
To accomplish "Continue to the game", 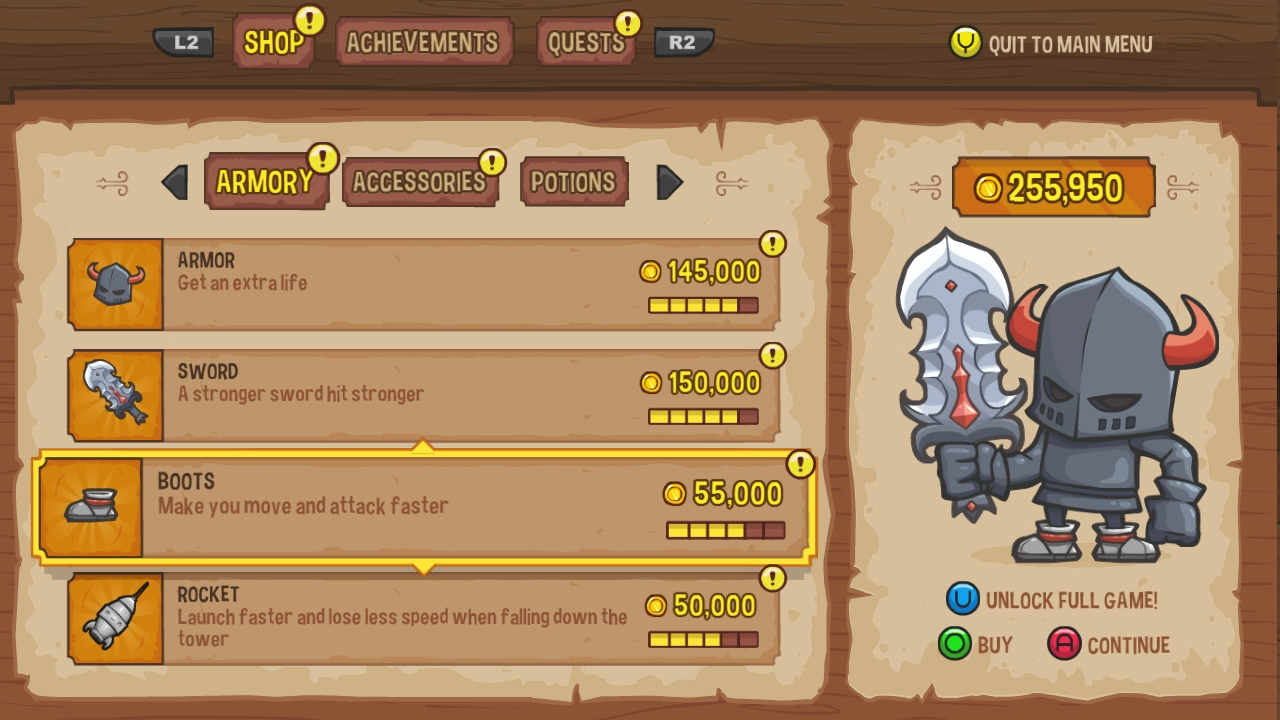I will coord(1109,645).
